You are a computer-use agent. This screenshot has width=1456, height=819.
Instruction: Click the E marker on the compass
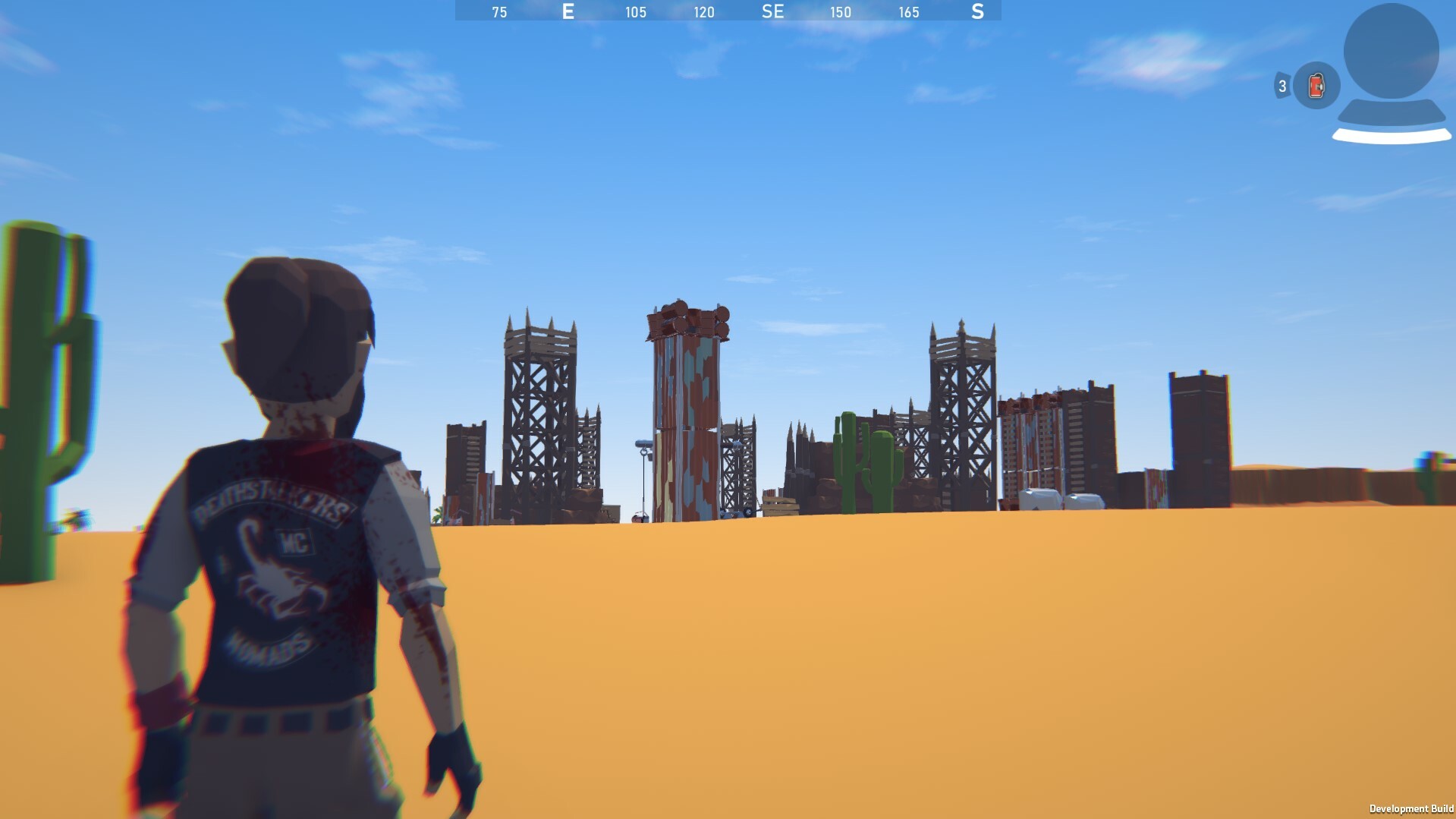(x=568, y=12)
